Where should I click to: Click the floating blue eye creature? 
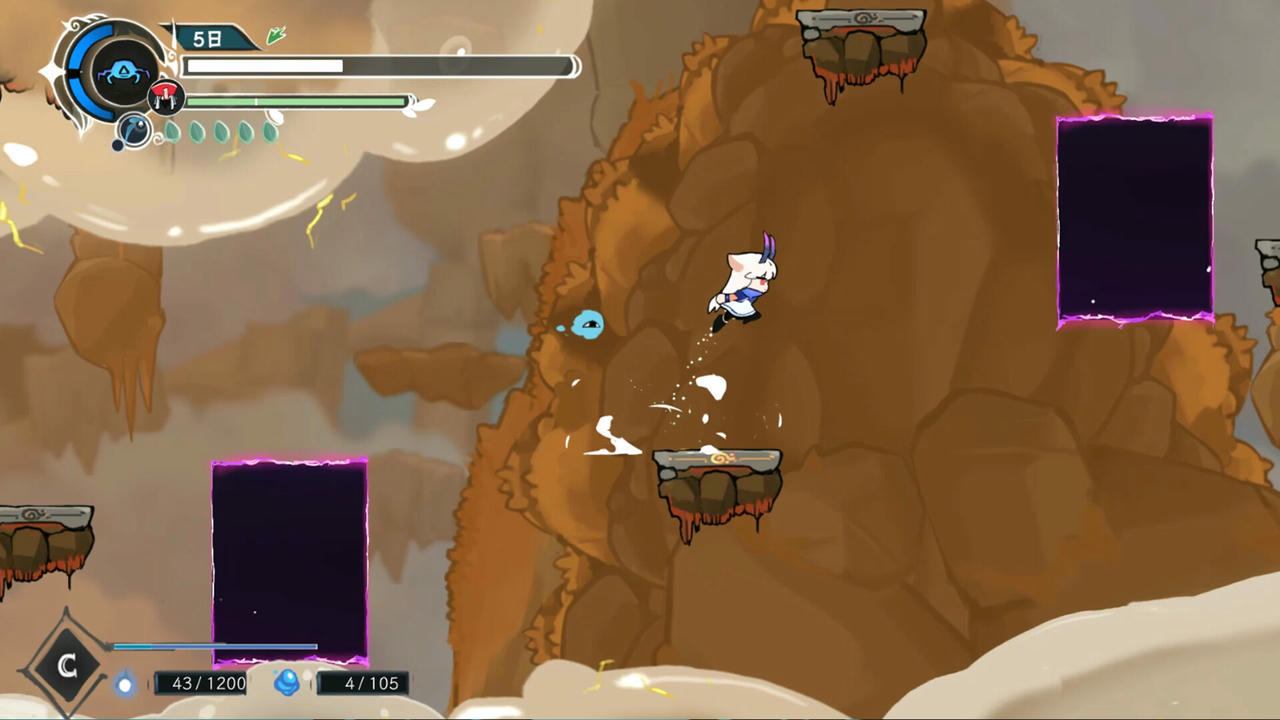point(588,326)
